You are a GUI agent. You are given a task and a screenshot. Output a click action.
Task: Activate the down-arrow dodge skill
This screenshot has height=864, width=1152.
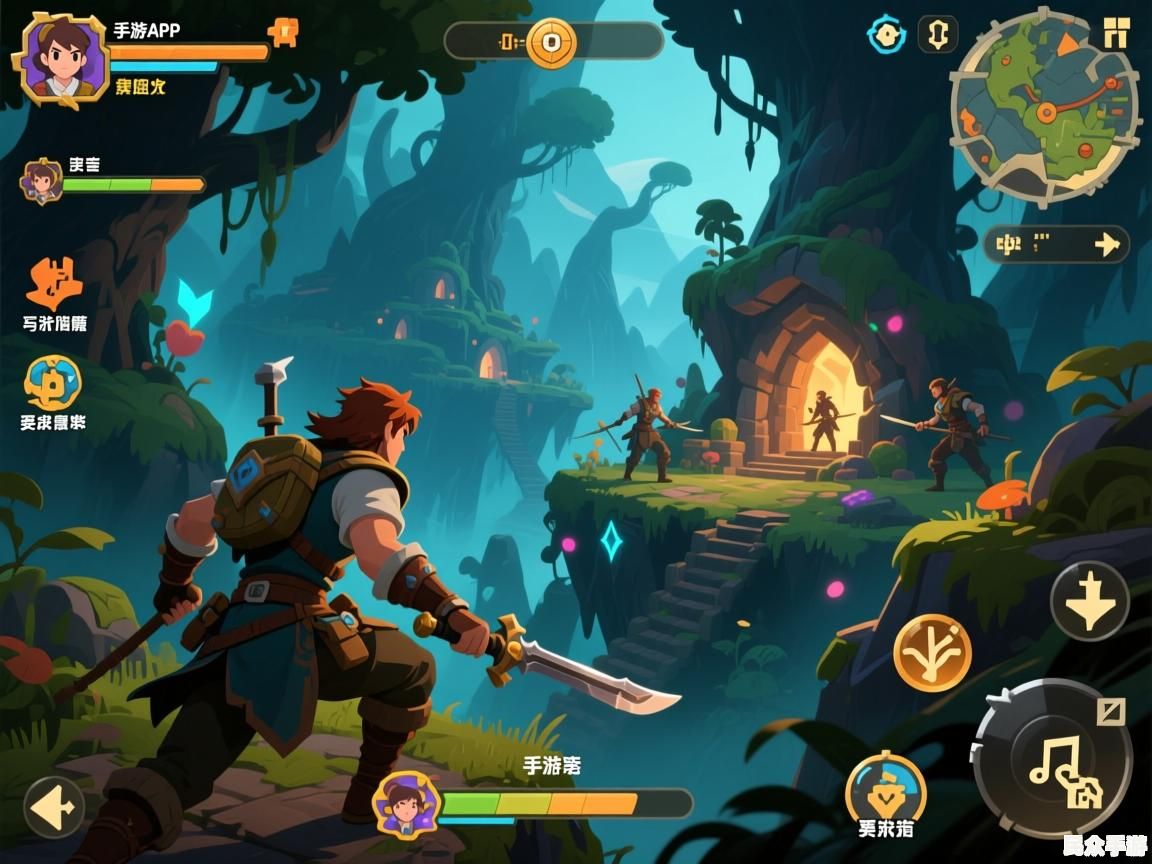click(x=1089, y=602)
